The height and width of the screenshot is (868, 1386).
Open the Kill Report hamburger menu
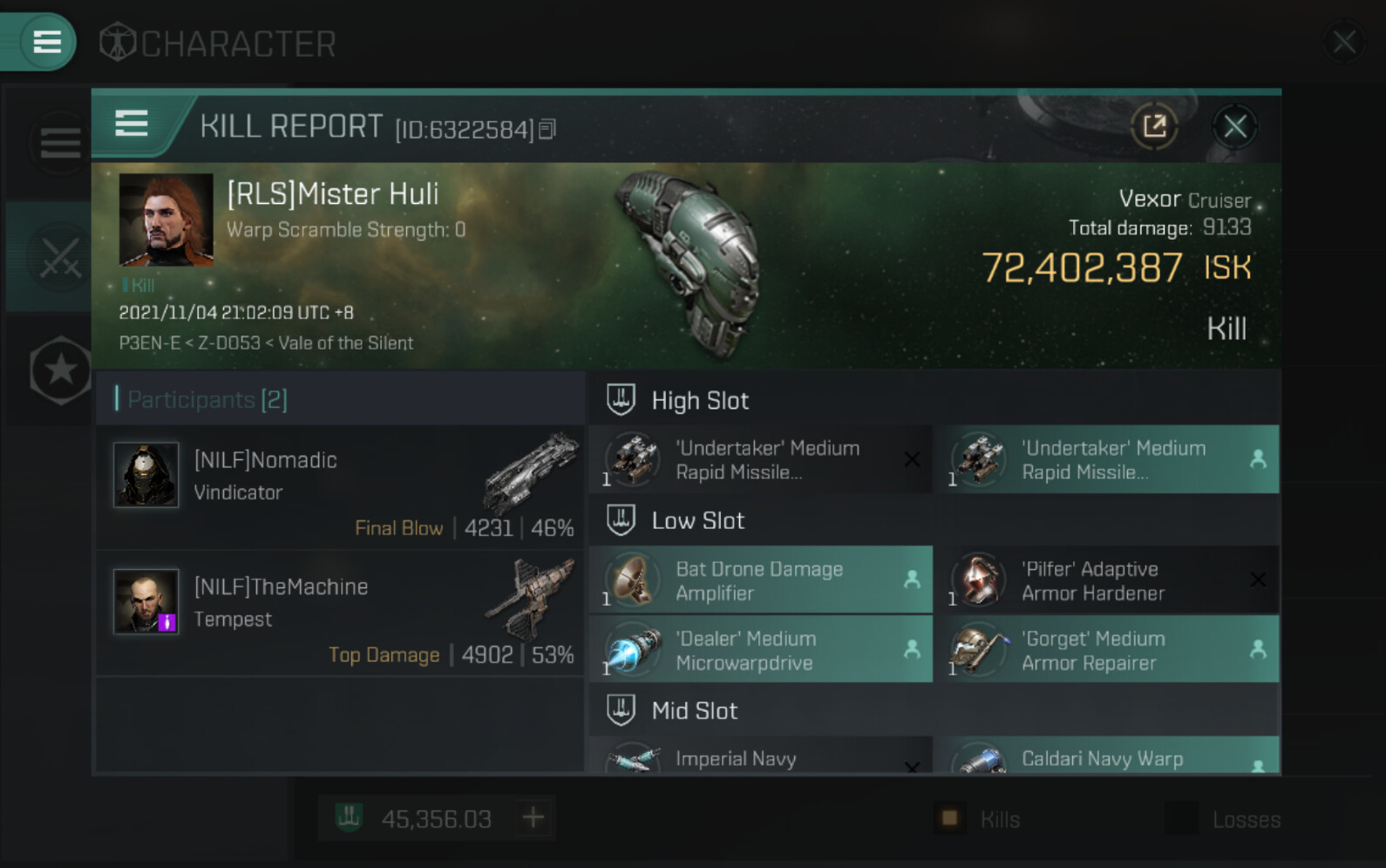point(132,125)
